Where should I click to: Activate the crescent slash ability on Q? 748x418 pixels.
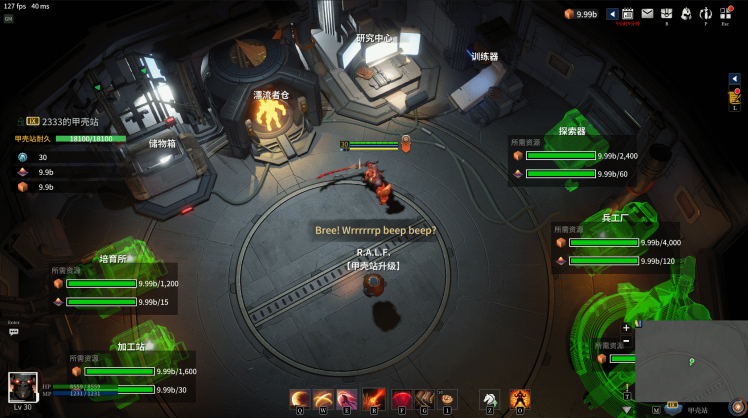pos(300,398)
